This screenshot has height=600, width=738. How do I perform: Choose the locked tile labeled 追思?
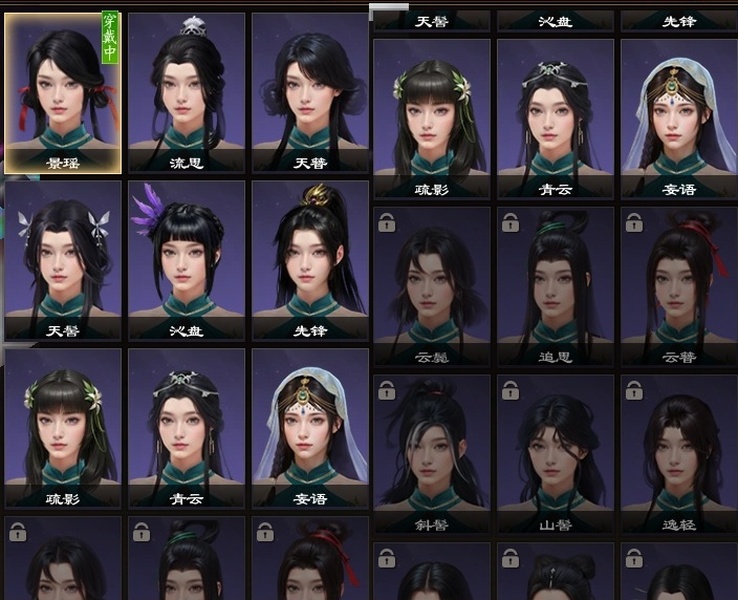click(x=556, y=286)
